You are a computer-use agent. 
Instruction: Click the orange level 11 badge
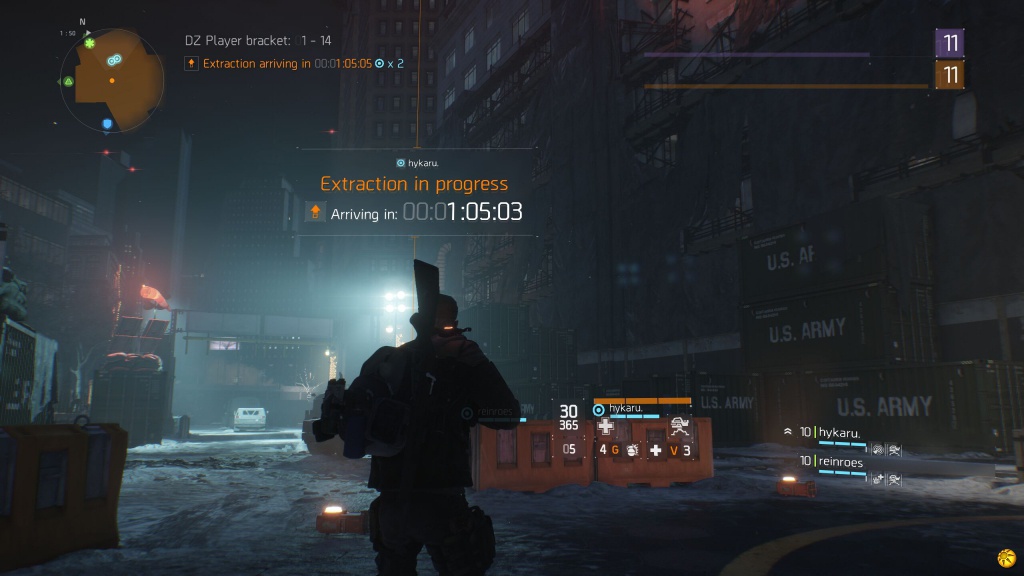(950, 75)
